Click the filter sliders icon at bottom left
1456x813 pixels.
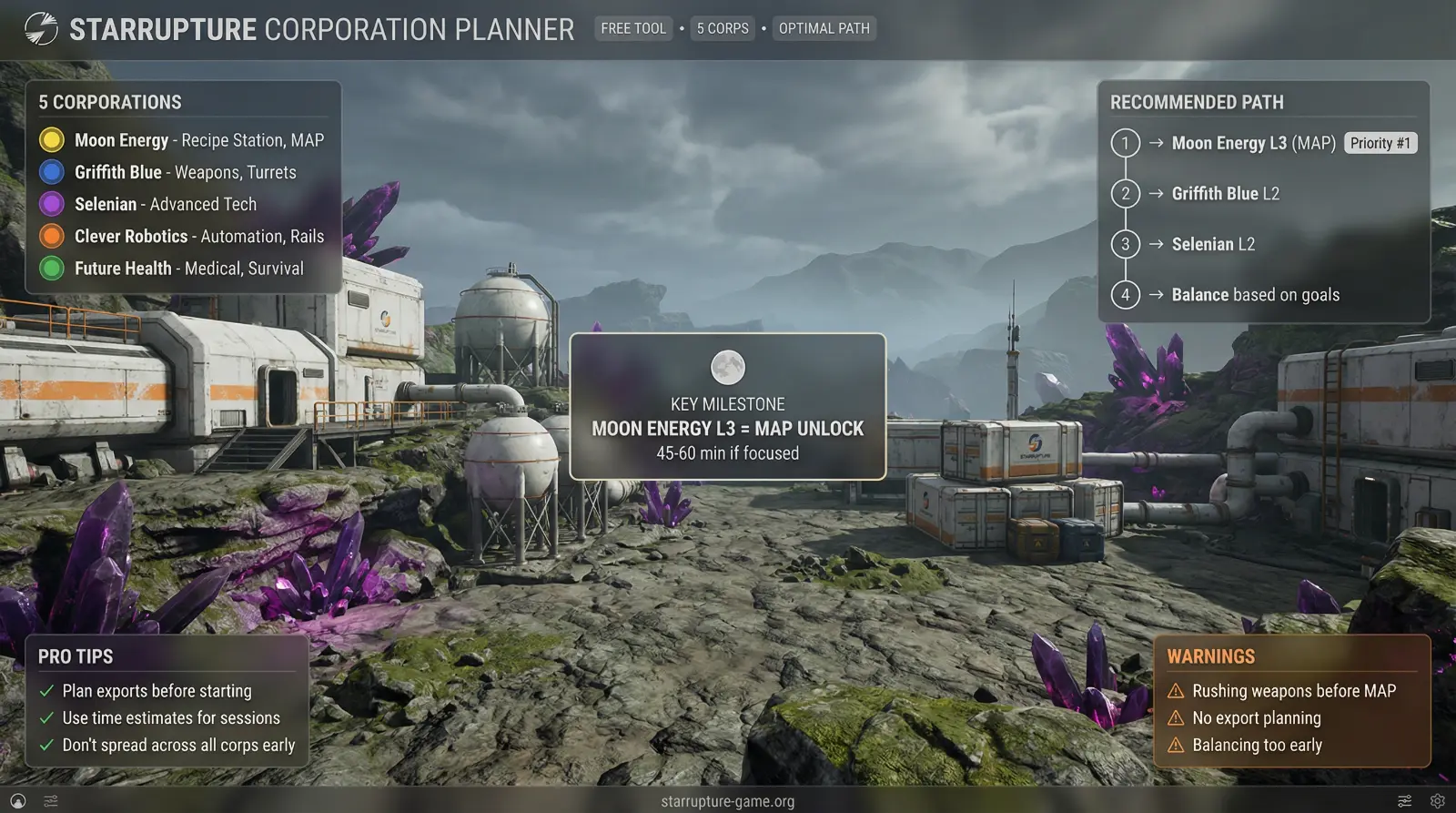pyautogui.click(x=52, y=800)
